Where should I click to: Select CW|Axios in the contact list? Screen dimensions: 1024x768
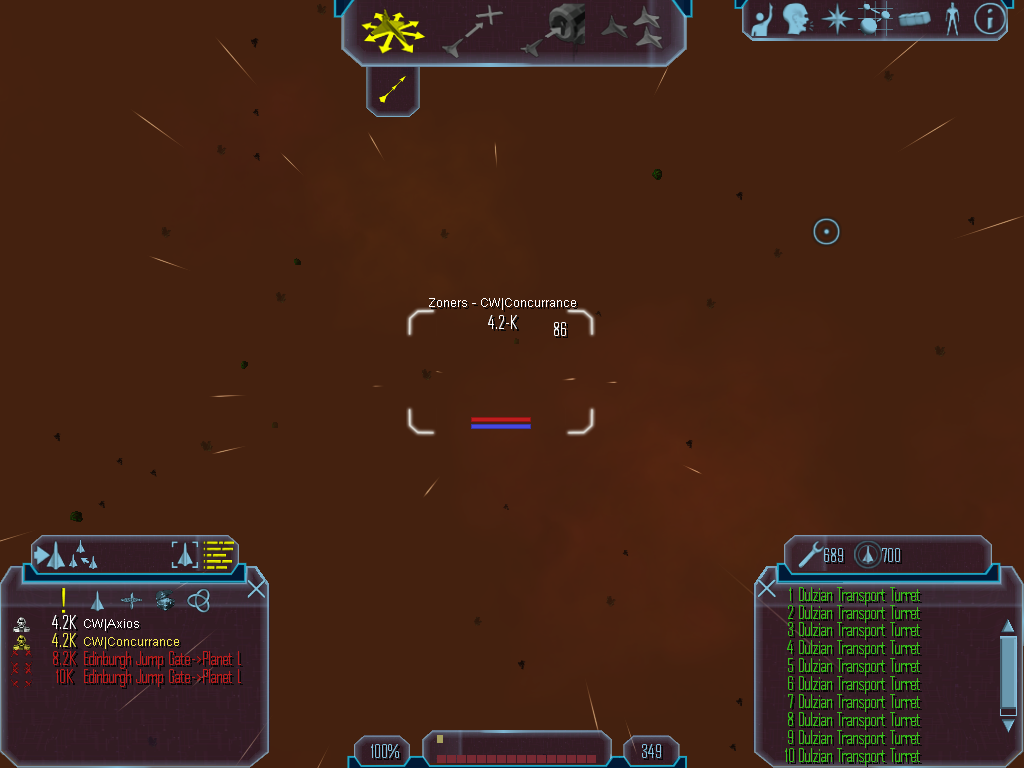111,624
